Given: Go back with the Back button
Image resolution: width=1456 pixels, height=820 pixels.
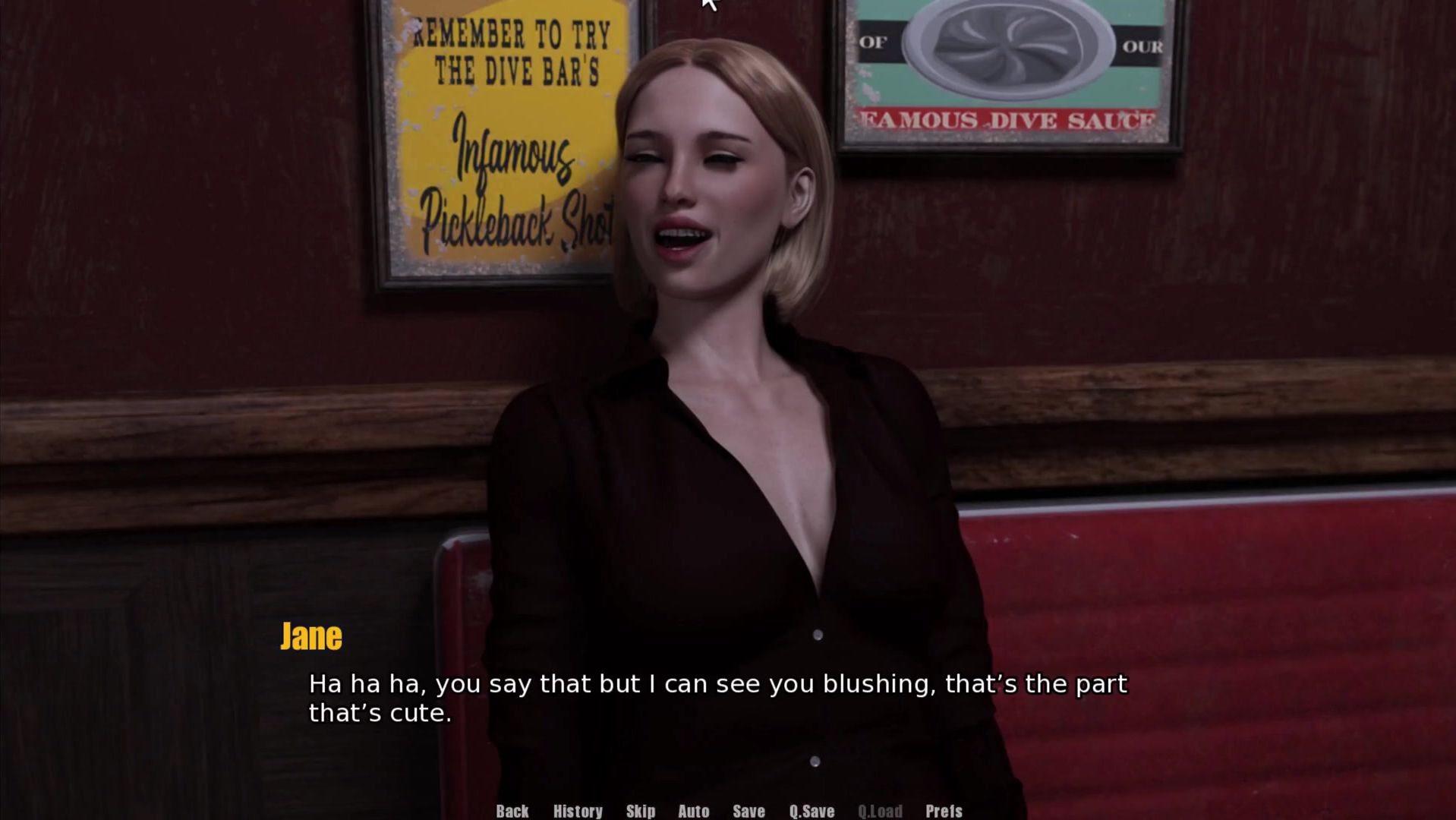Looking at the screenshot, I should click(512, 811).
